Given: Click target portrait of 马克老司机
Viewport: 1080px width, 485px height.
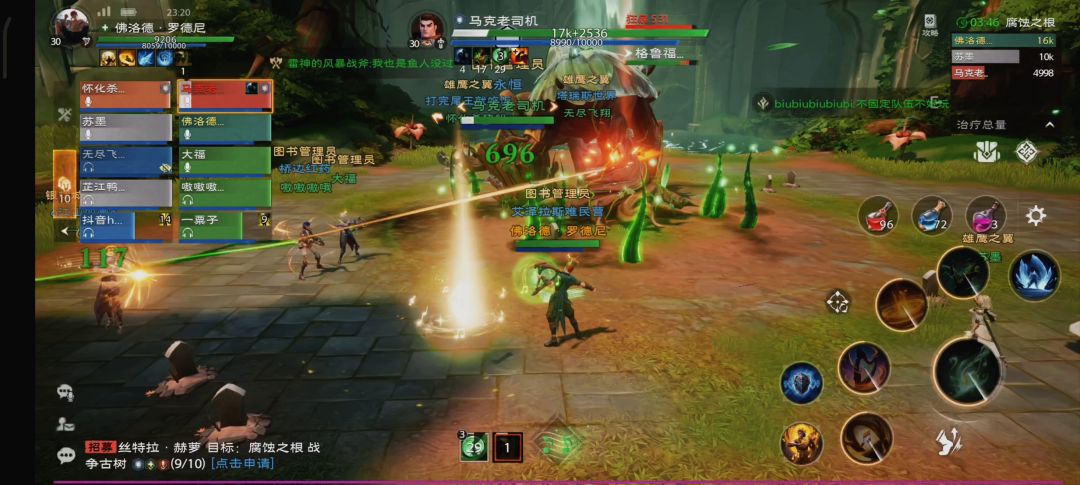Looking at the screenshot, I should pos(427,27).
